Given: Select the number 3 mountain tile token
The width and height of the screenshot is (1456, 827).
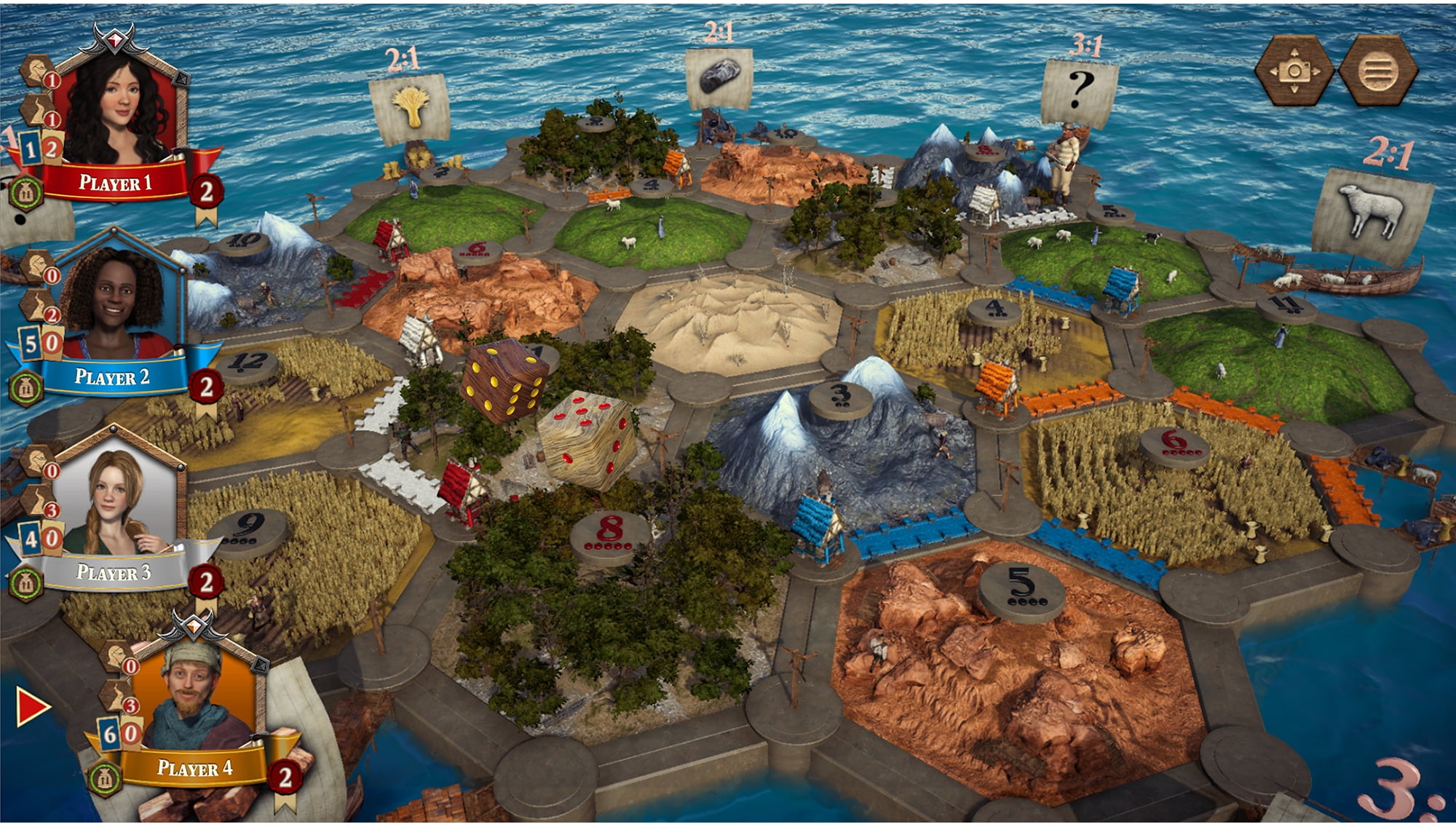Looking at the screenshot, I should tap(840, 398).
